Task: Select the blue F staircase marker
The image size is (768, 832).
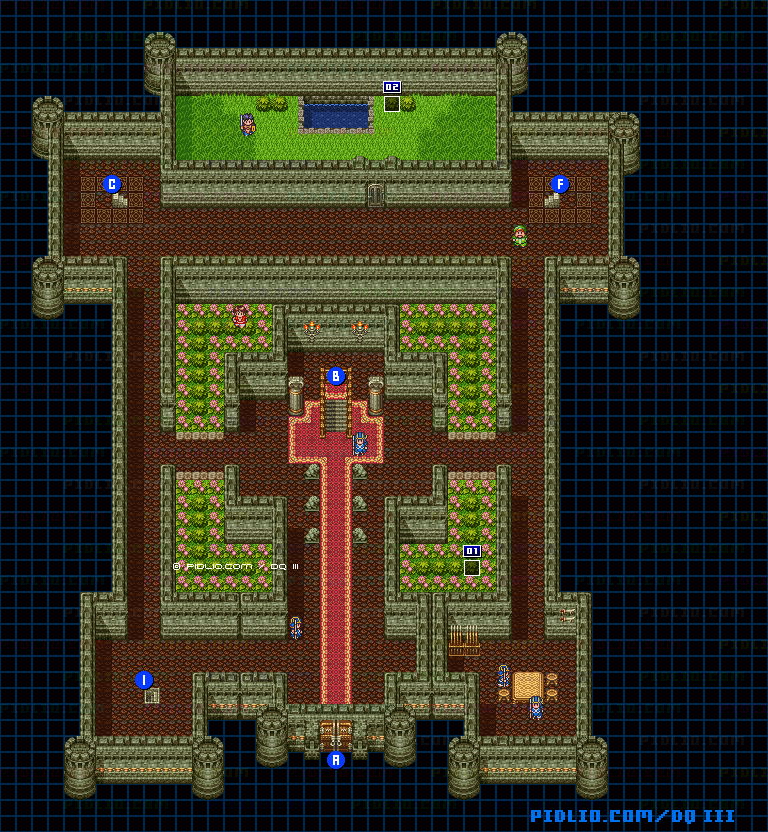Action: [560, 184]
